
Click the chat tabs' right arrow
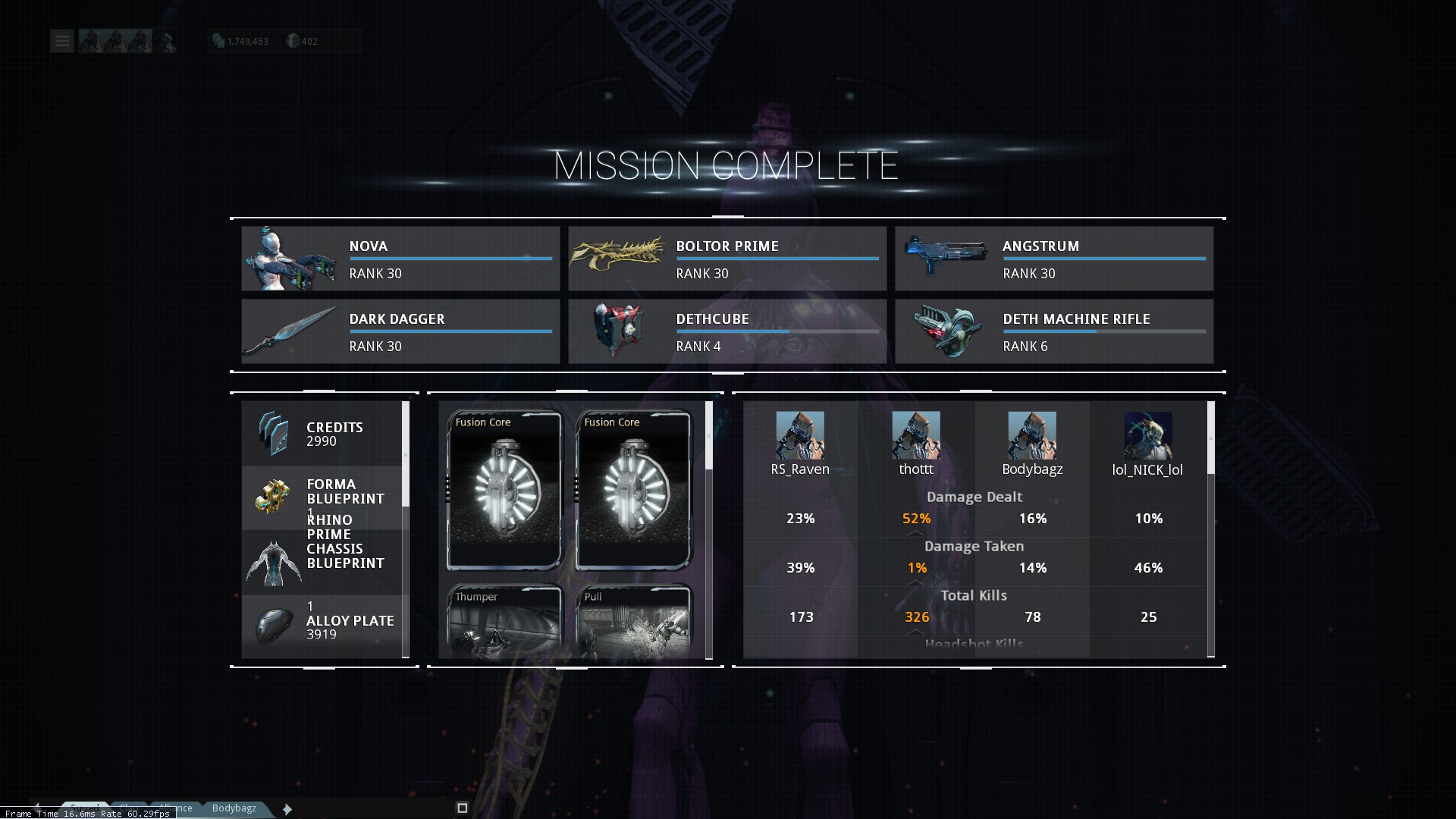pos(287,809)
